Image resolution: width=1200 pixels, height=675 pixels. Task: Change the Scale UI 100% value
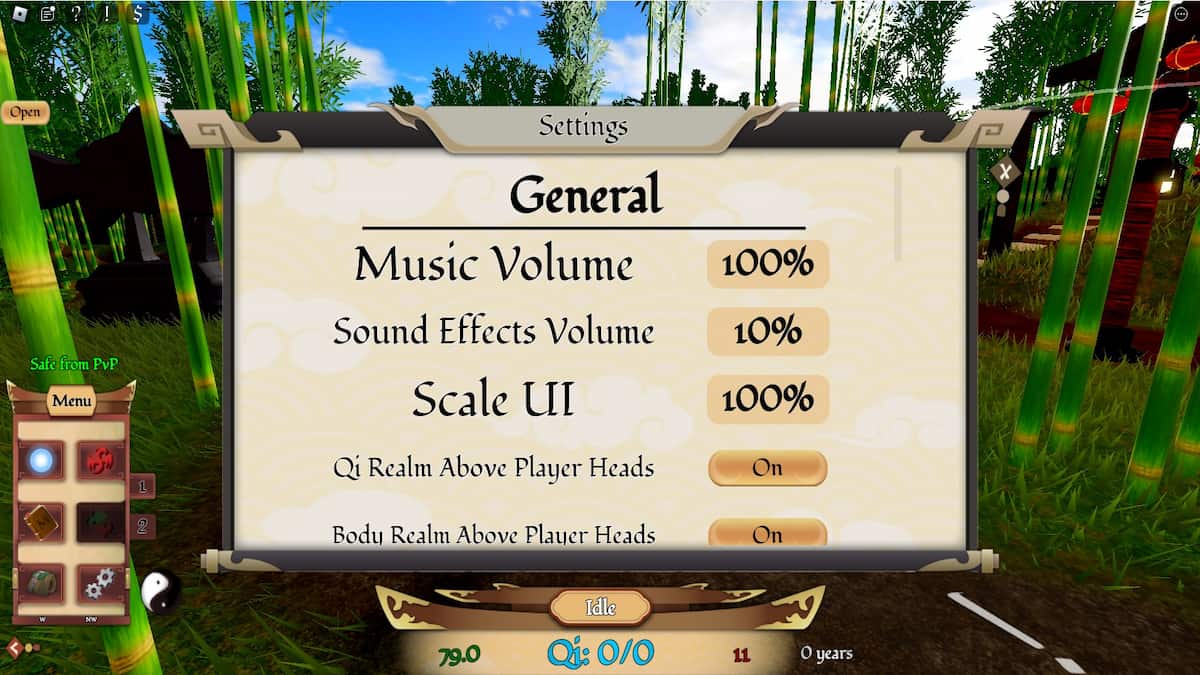coord(768,399)
